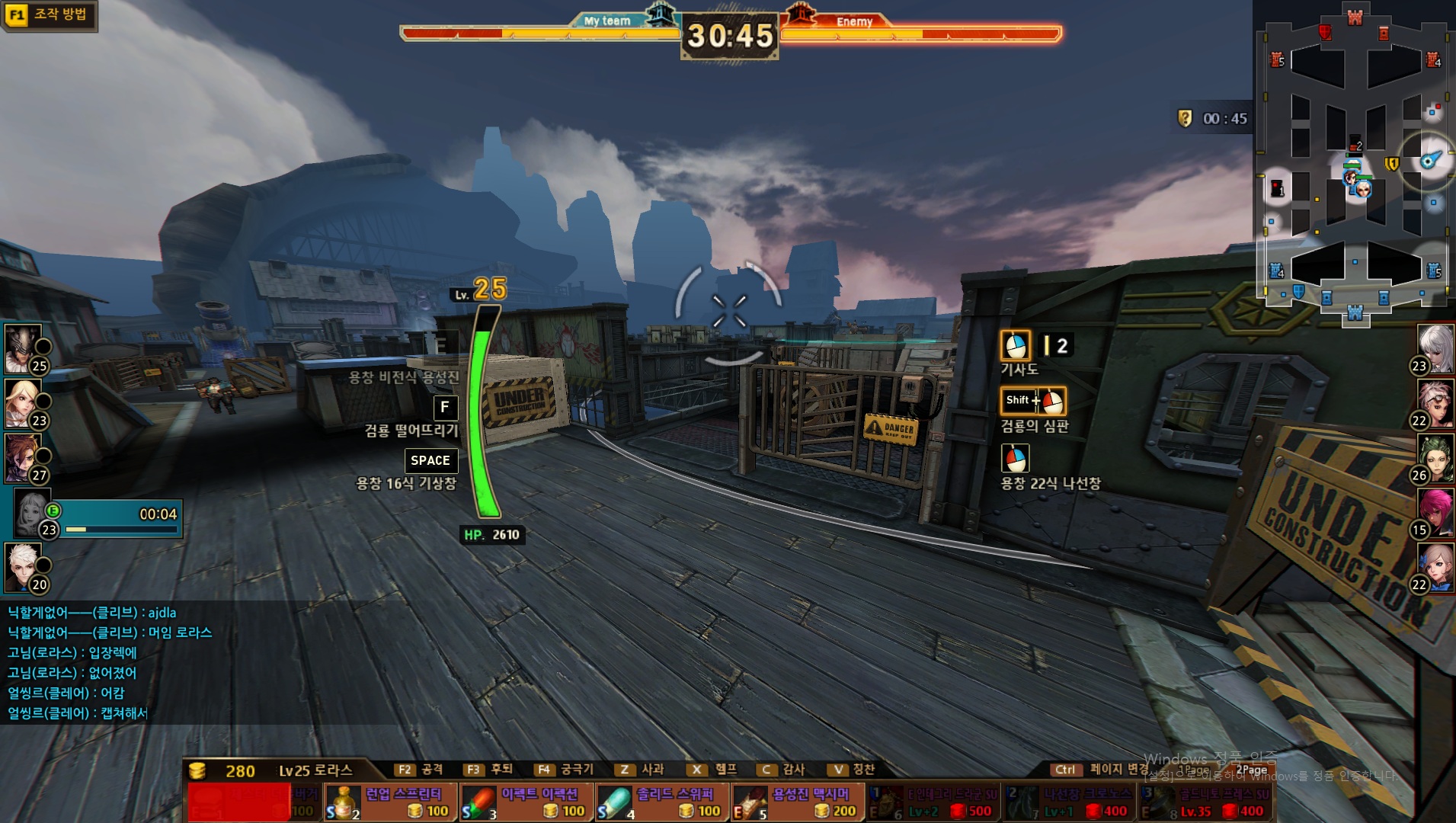Select the level 25 ally portrait
Viewport: 1456px width, 823px height.
point(23,348)
